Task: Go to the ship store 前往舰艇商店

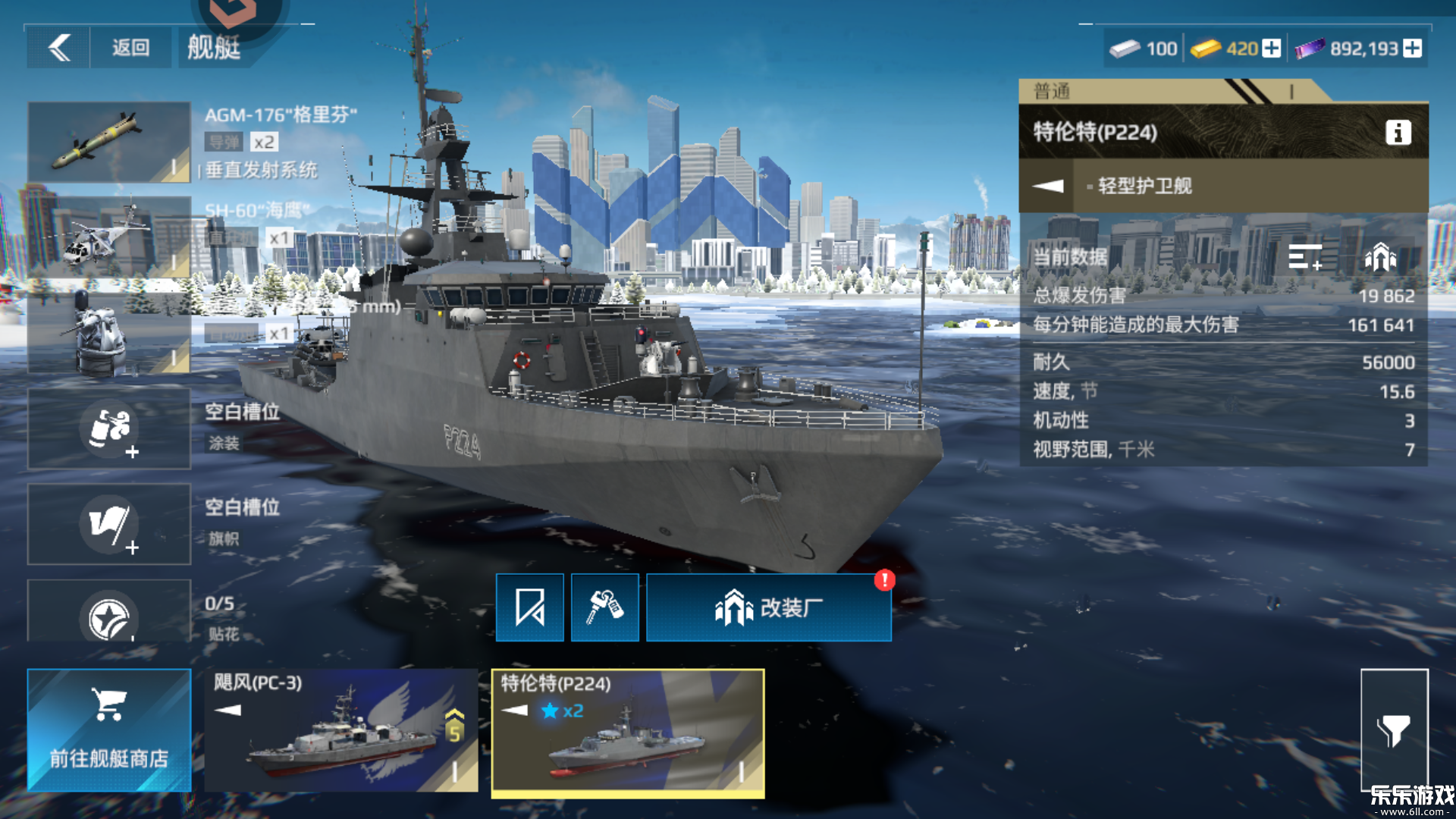Action: (109, 730)
